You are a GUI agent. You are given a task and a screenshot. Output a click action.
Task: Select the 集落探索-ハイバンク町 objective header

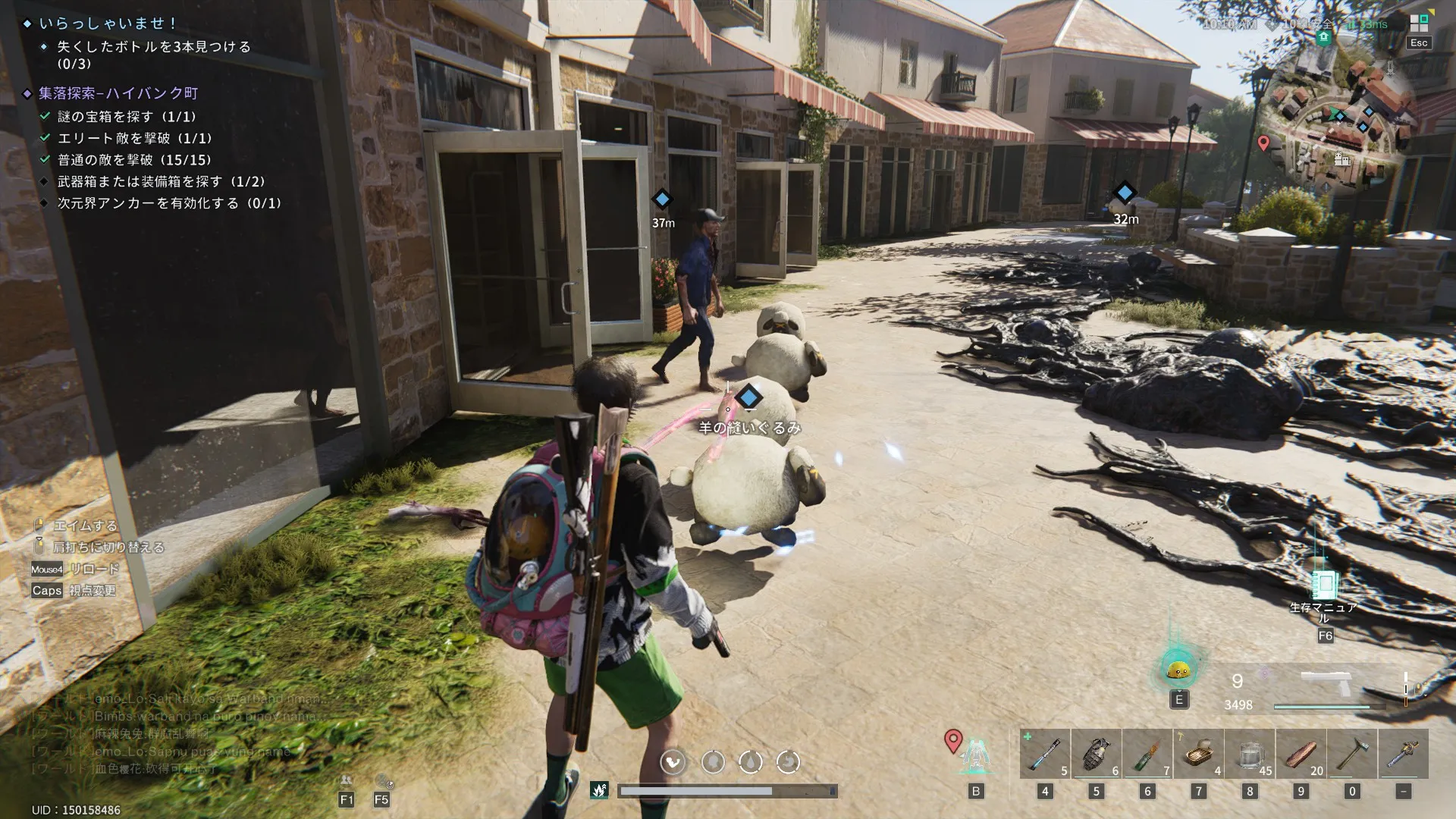click(x=118, y=93)
